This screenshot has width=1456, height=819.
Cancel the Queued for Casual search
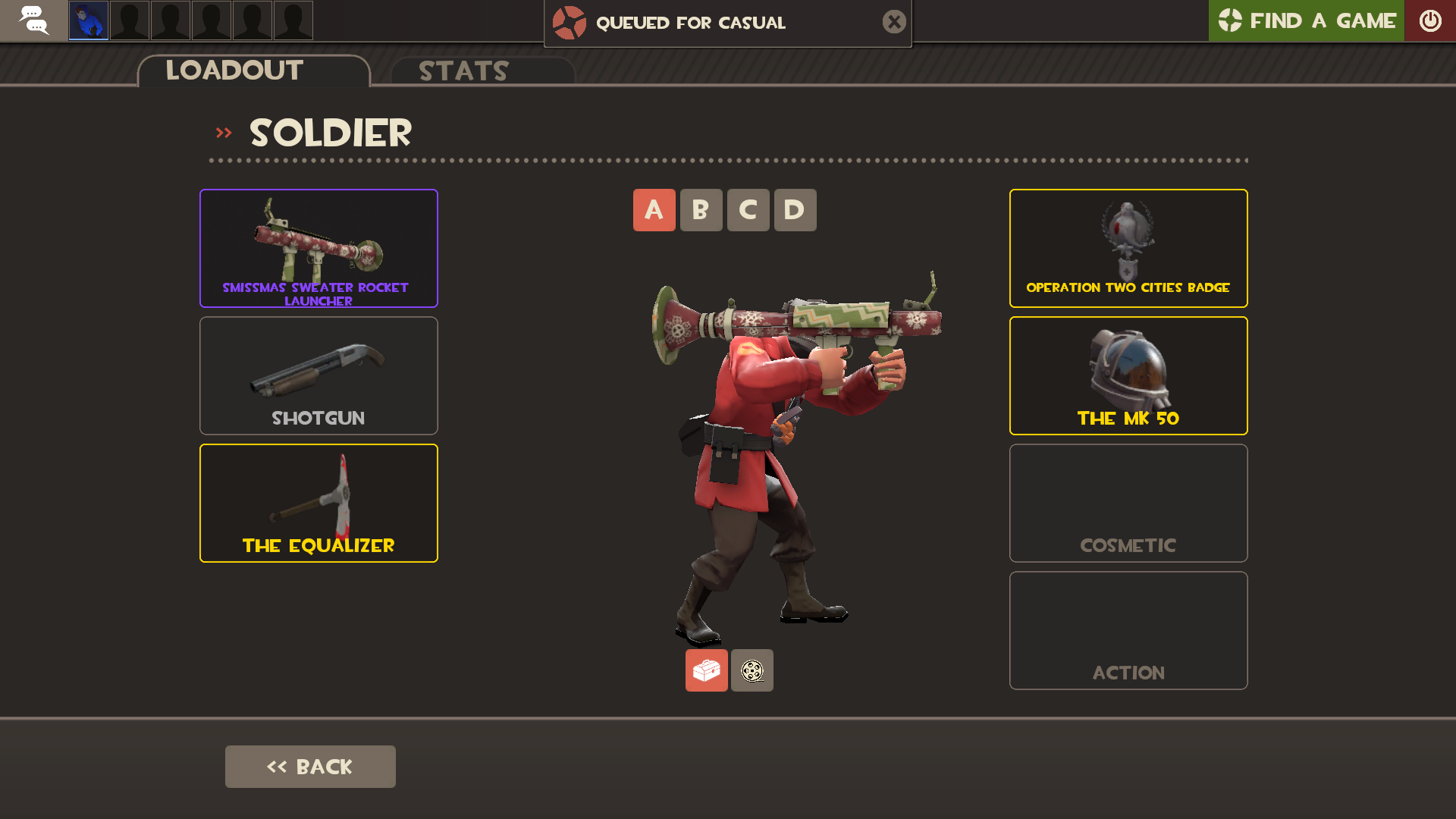pos(894,22)
